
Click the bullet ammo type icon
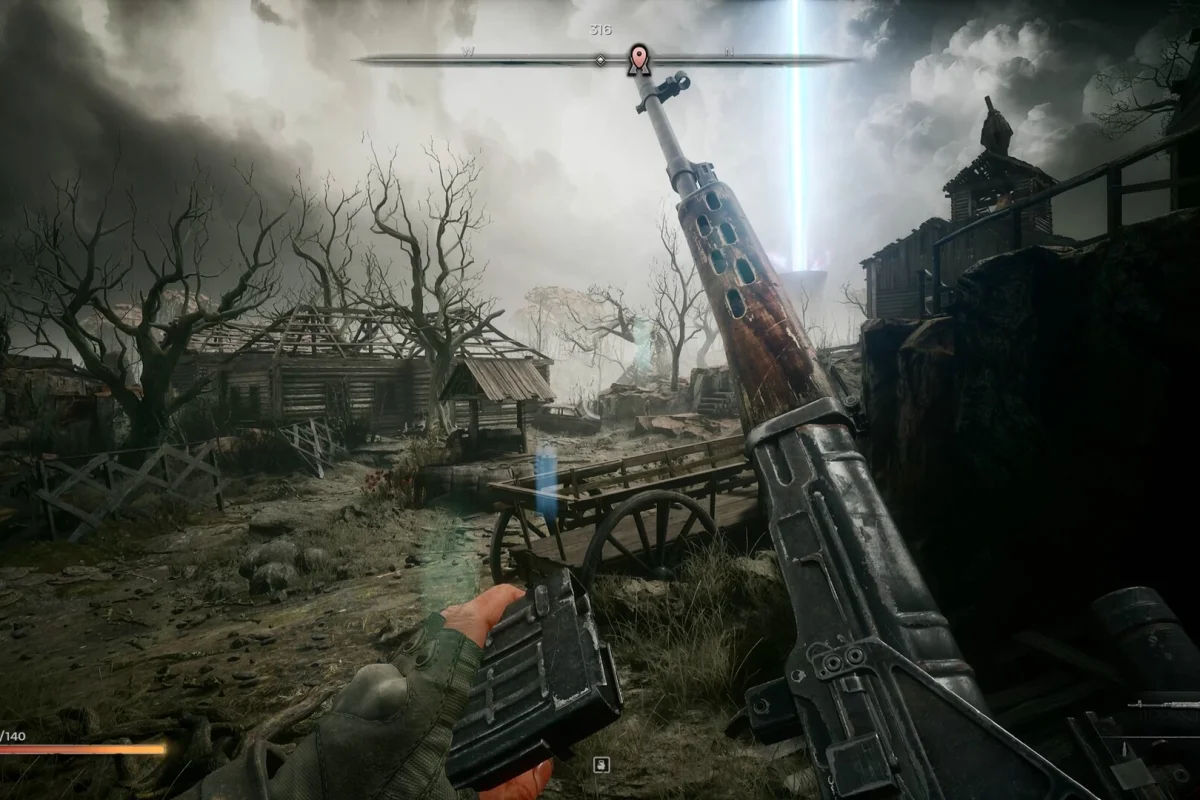tap(1124, 748)
